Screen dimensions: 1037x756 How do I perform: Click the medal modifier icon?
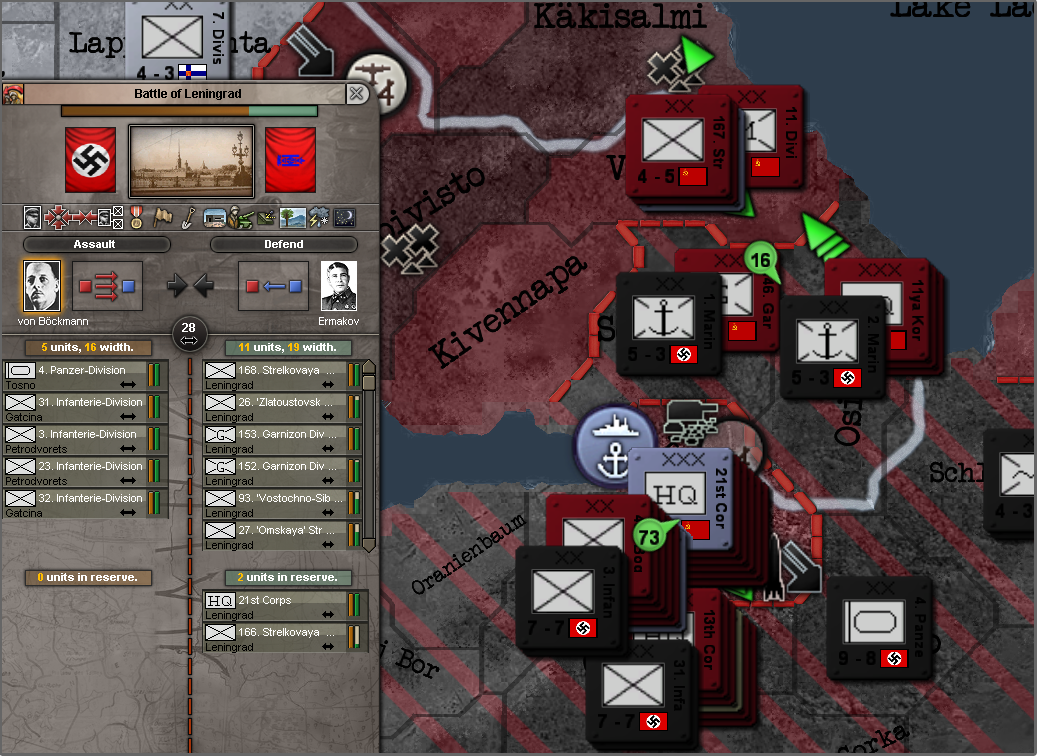[137, 217]
